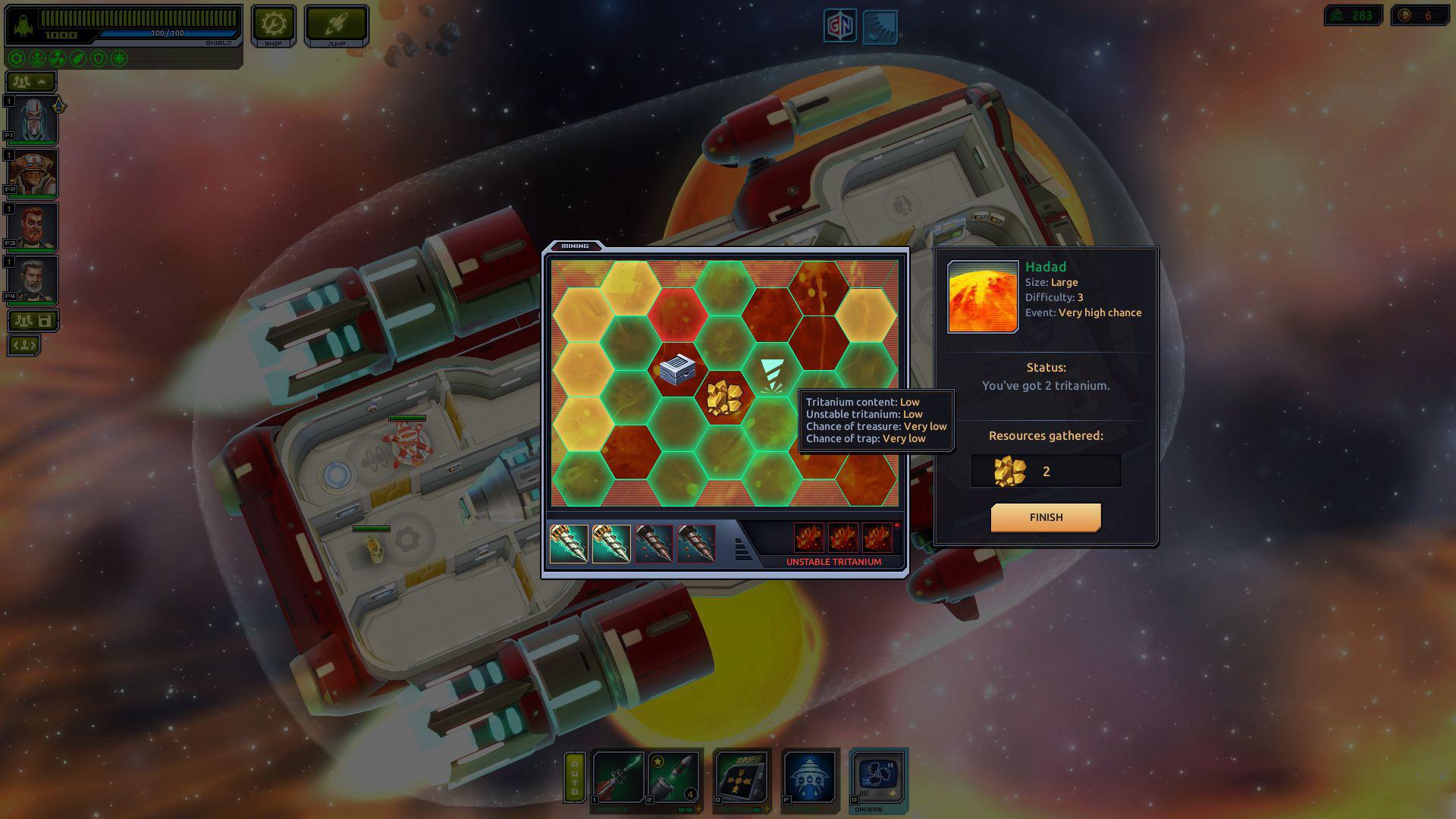
Task: Toggle the shield status indicator
Action: (99, 58)
